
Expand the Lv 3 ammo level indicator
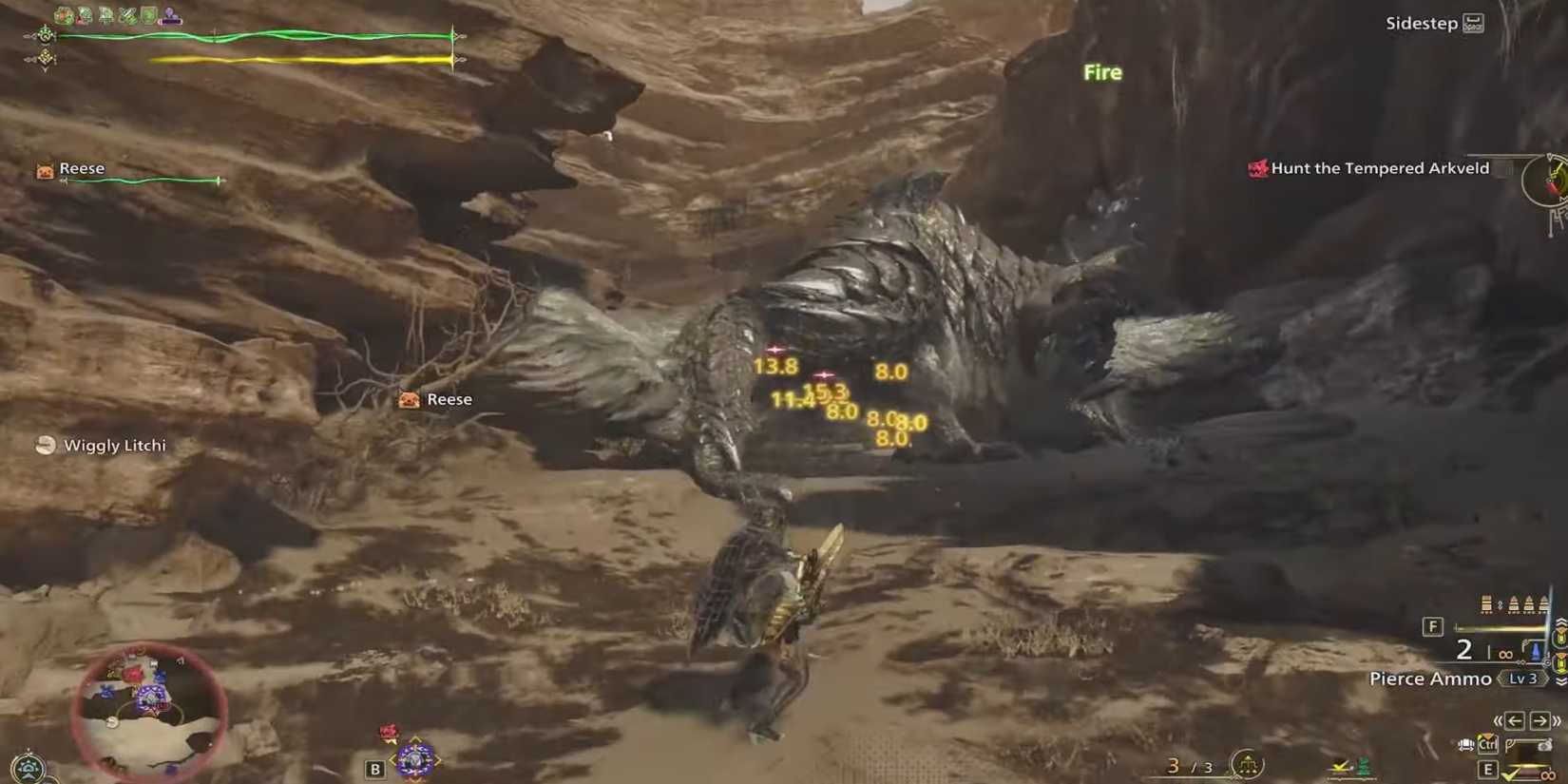(1522, 679)
